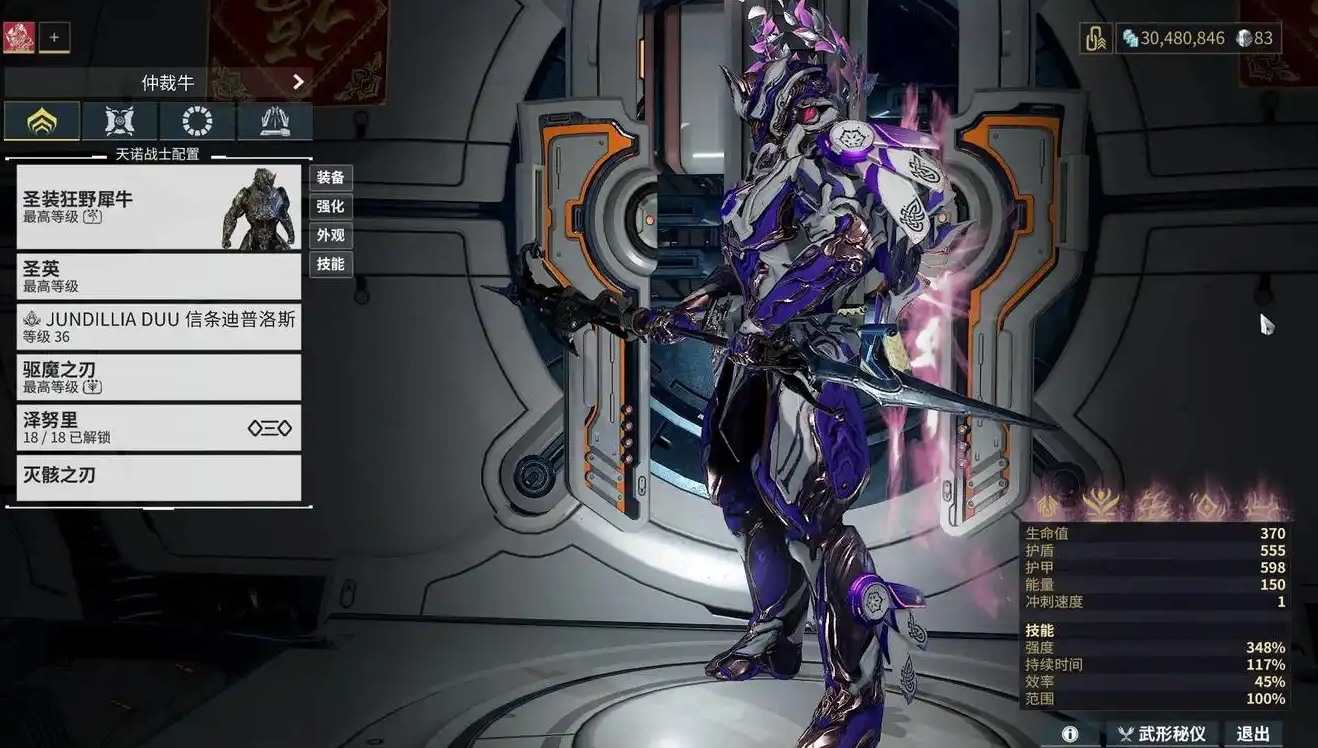Screen dimensions: 1318x748
Task: Click 退出 to leave the arsenal
Action: pyautogui.click(x=1253, y=734)
